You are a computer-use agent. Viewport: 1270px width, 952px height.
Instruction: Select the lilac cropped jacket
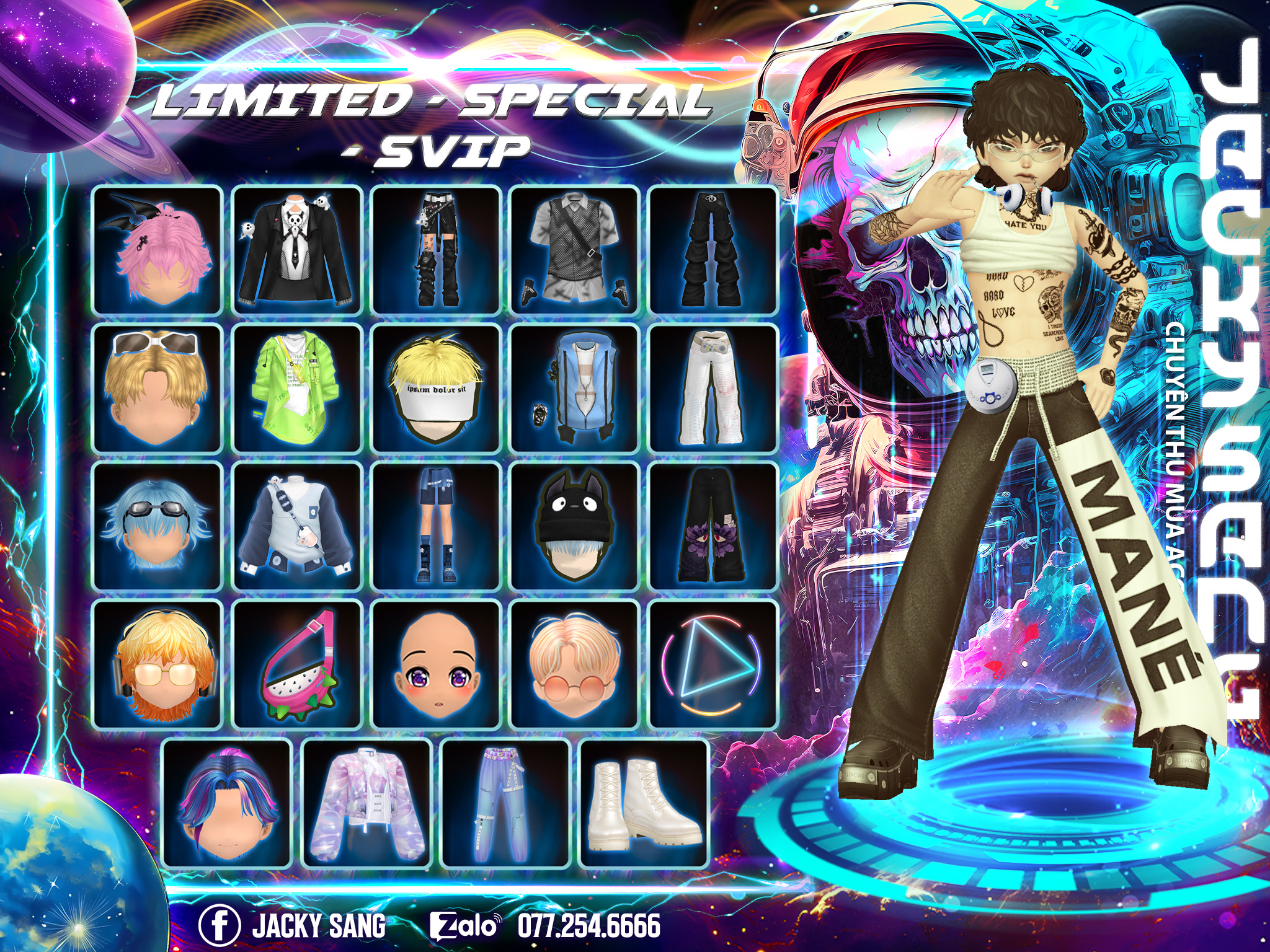pos(366,803)
